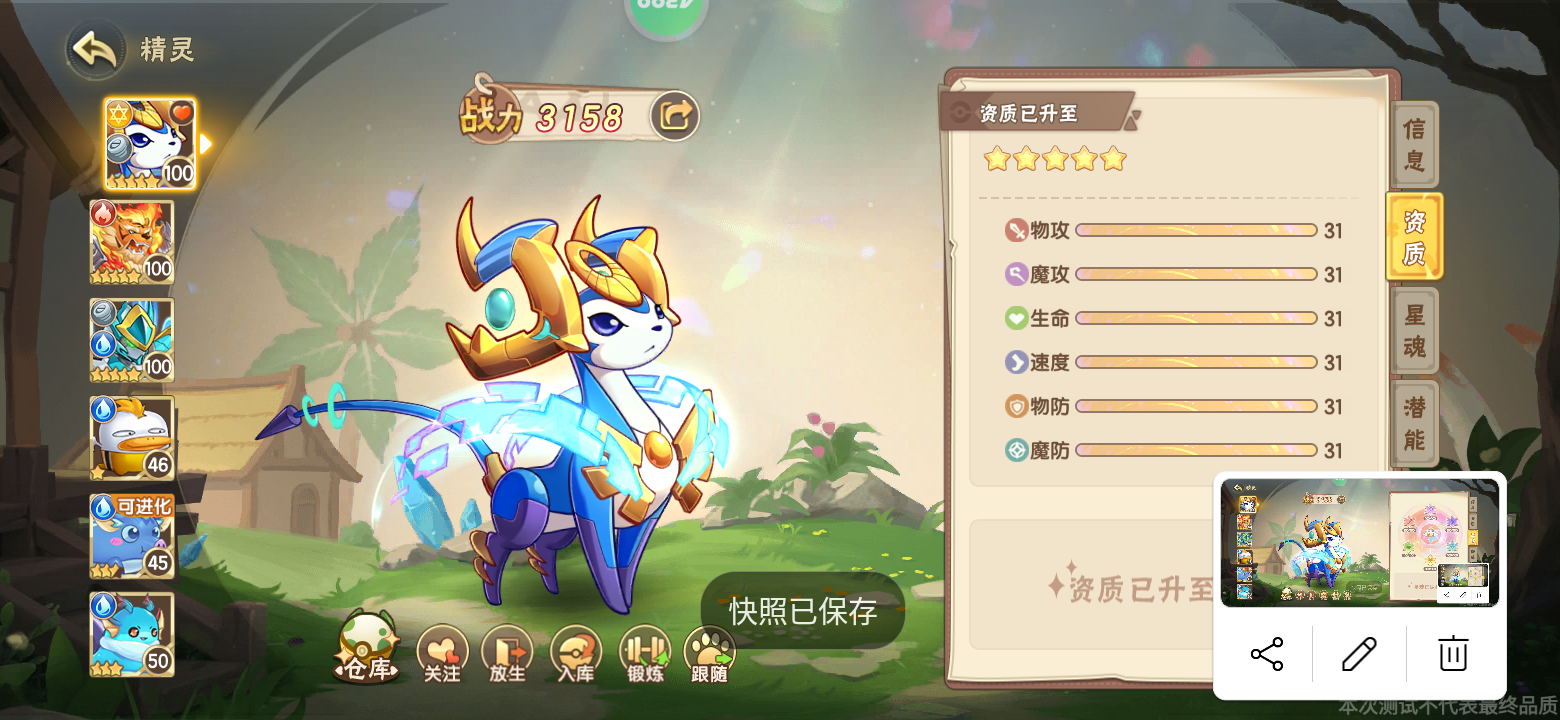Switch to the 信息 info tab

1414,145
